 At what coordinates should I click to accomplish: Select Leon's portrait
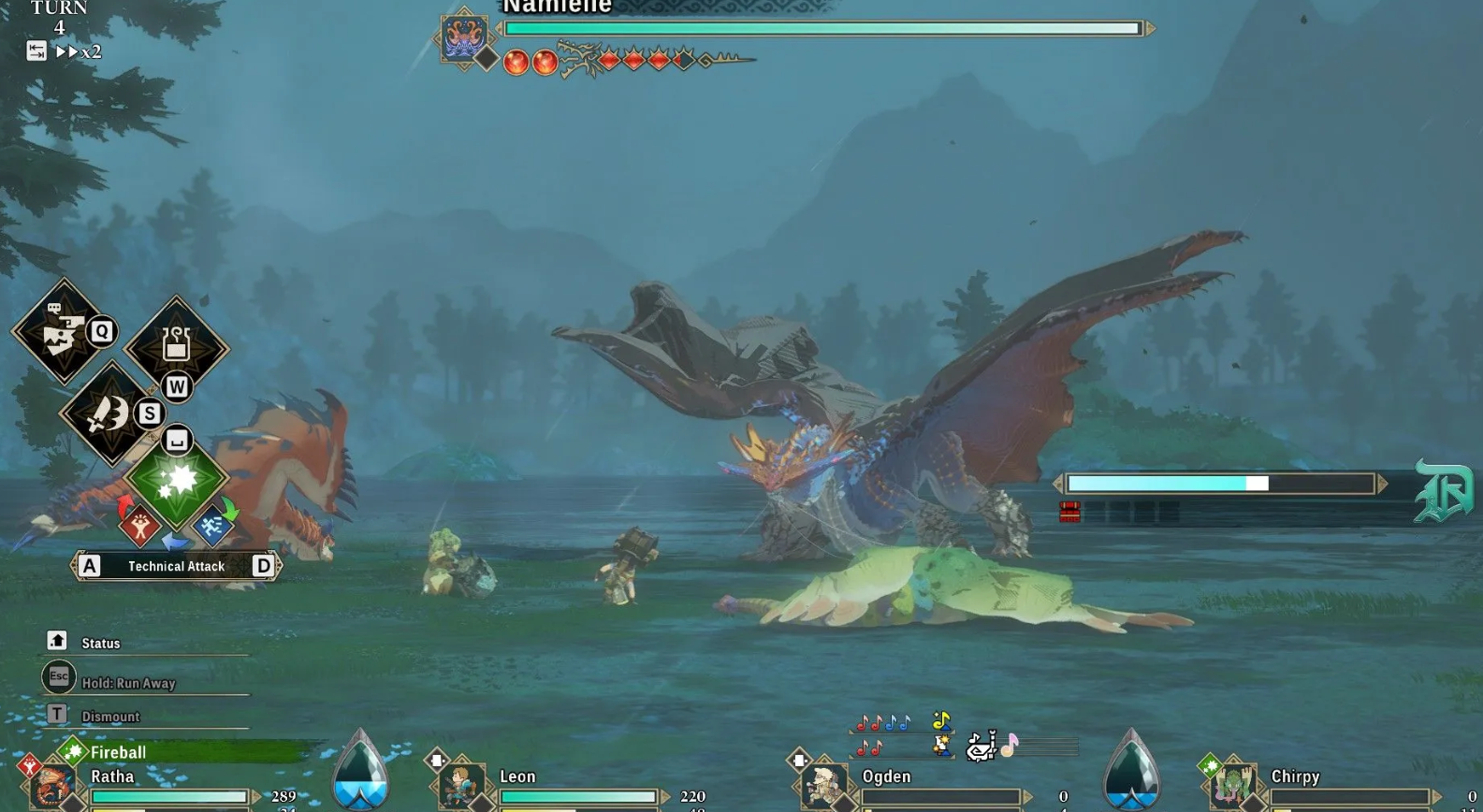point(458,784)
